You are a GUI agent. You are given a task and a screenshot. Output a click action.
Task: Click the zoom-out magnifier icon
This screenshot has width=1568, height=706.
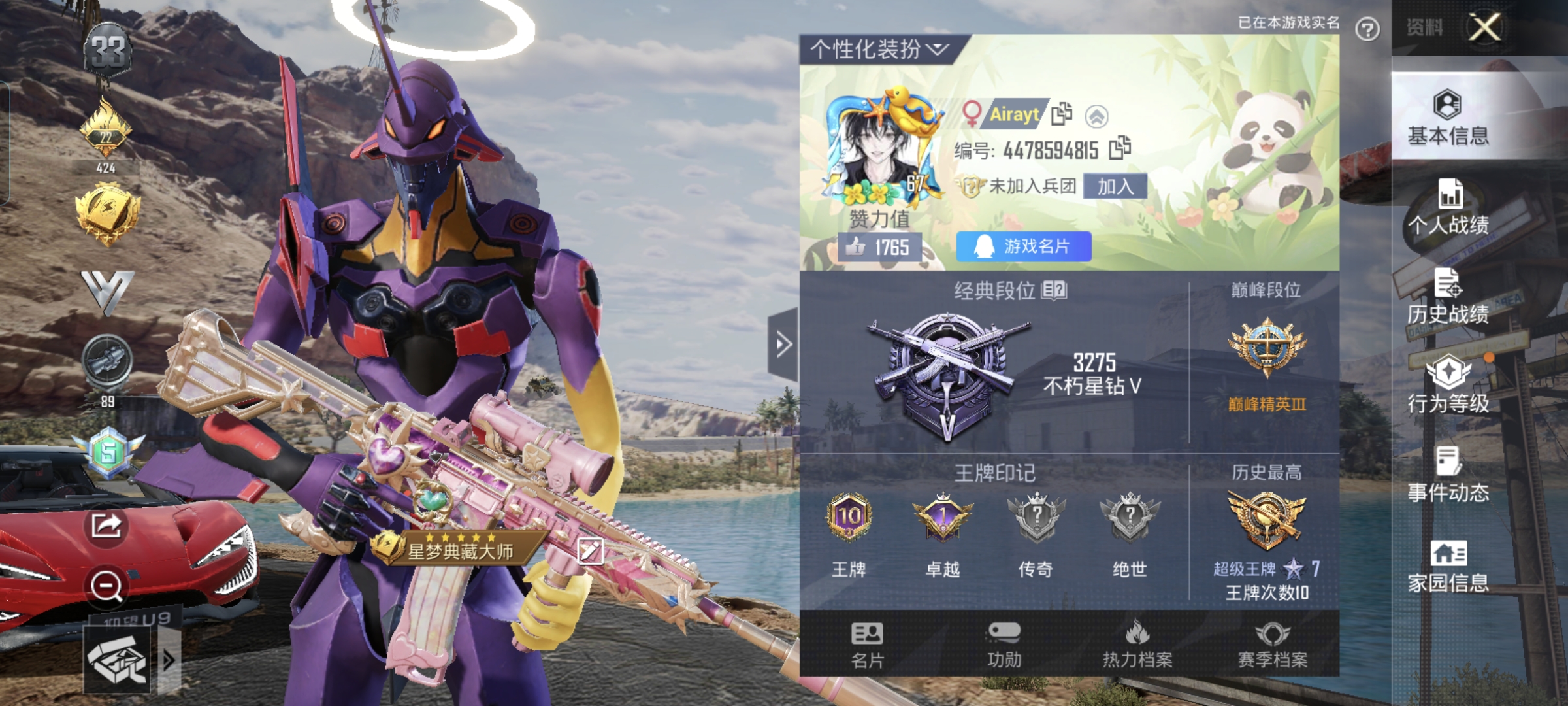[x=106, y=586]
